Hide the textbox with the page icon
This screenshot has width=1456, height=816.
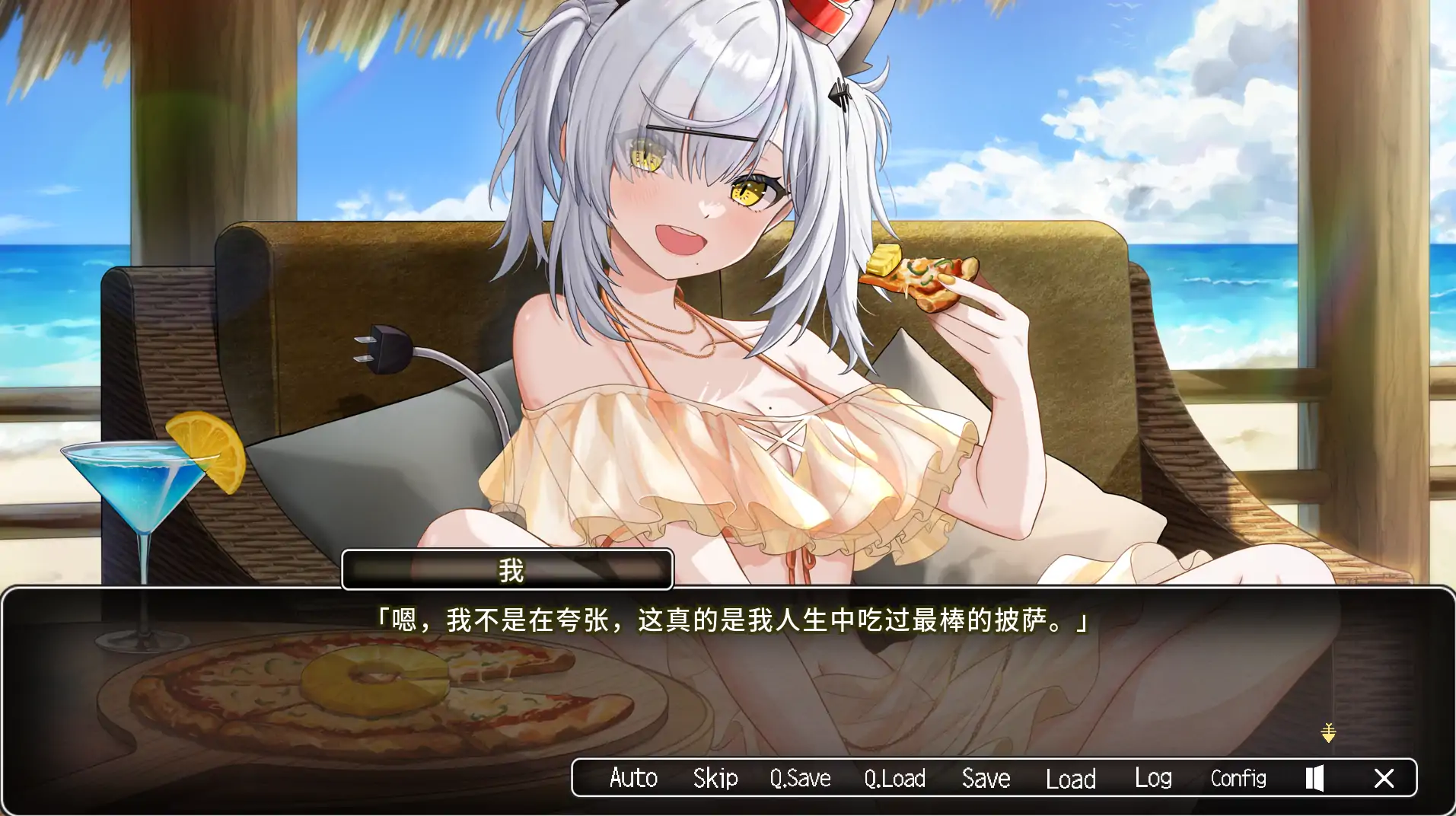1314,778
